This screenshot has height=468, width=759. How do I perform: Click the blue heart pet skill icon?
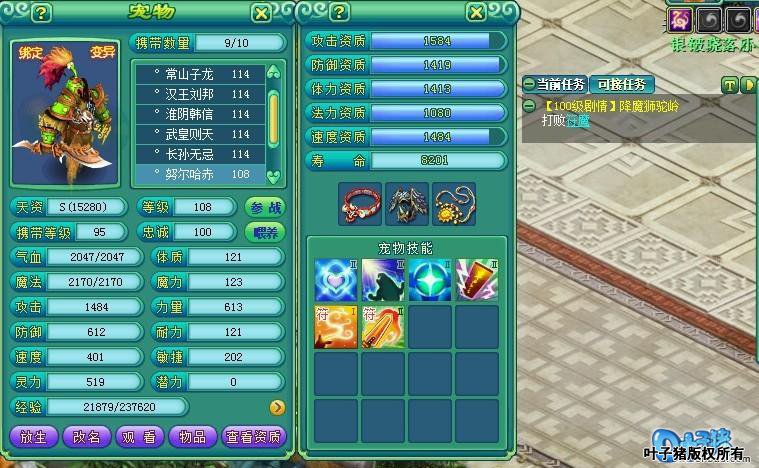pos(335,280)
